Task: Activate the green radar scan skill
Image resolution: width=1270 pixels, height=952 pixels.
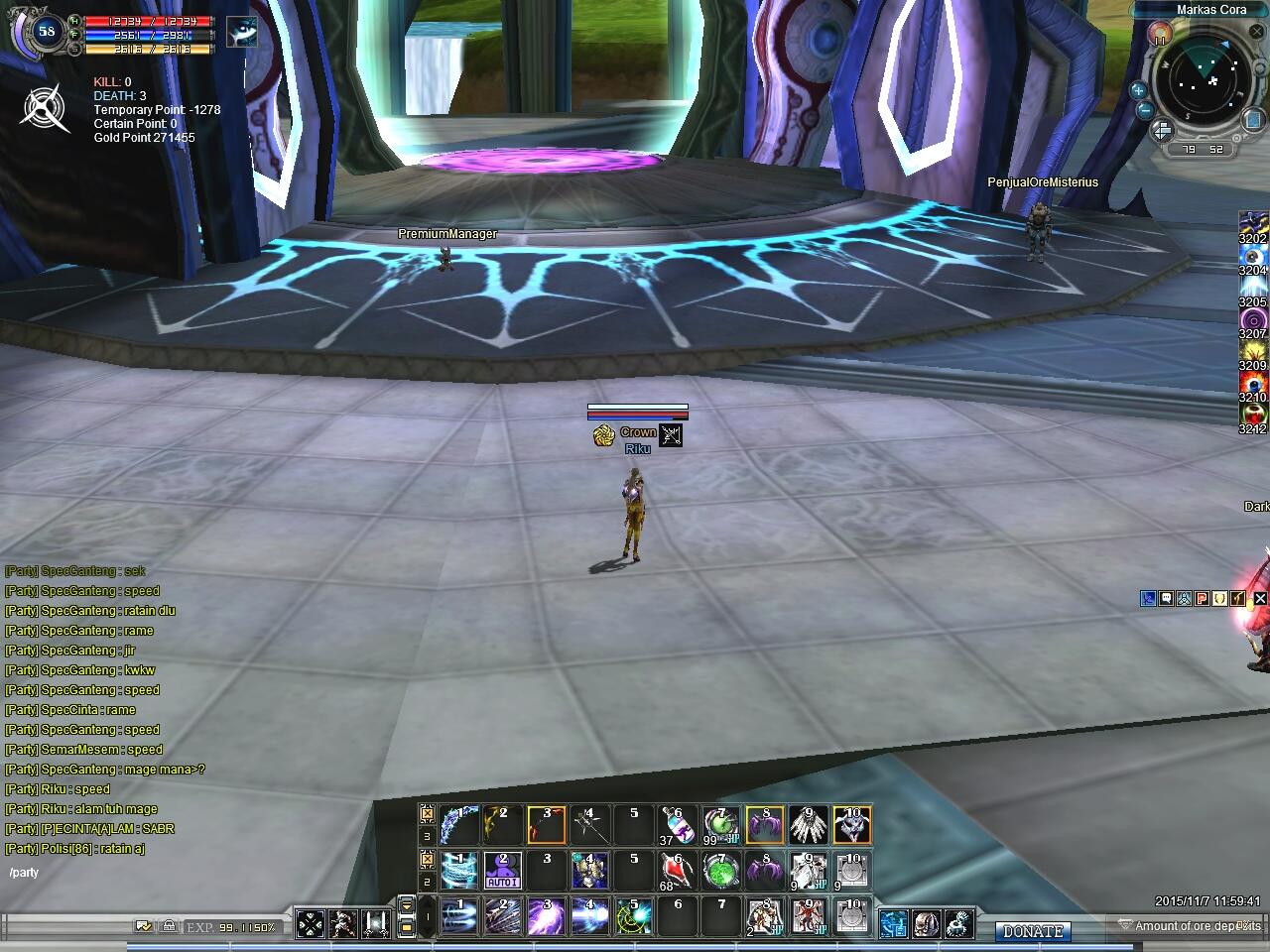Action: pyautogui.click(x=633, y=916)
